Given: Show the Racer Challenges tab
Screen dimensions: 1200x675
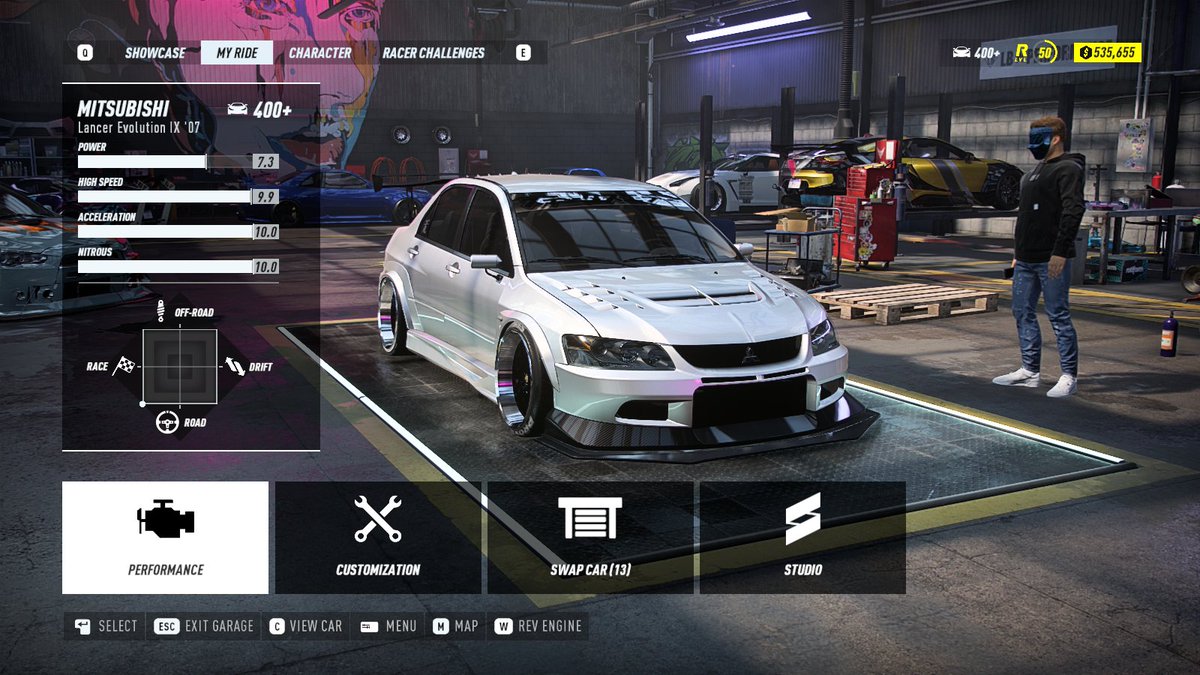Looking at the screenshot, I should [x=433, y=53].
